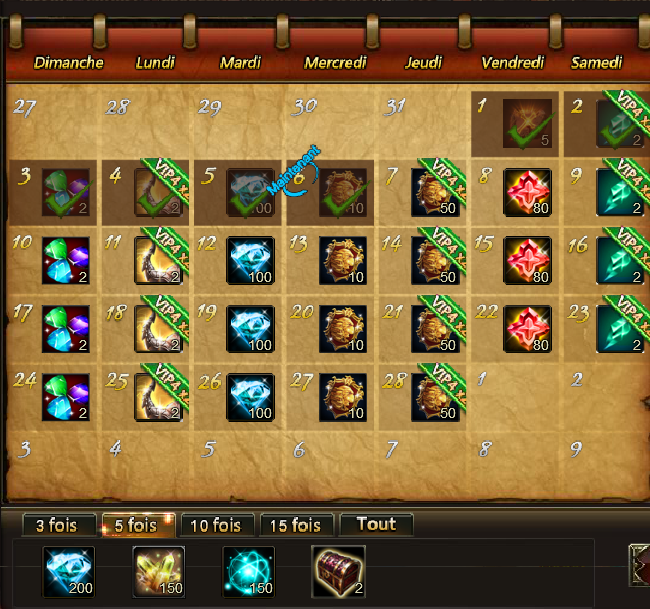
Task: Select the day 16 teal crystal reward
Action: click(x=619, y=259)
